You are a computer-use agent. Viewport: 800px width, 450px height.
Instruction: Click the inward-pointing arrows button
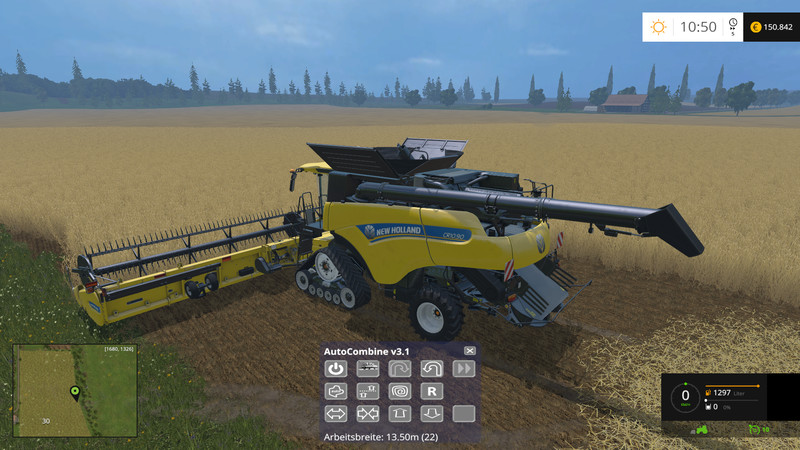[x=368, y=413]
